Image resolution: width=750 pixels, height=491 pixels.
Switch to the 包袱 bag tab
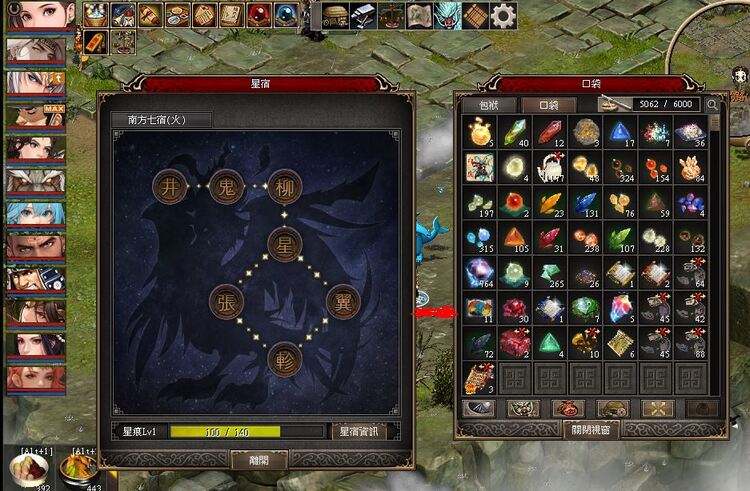476,104
